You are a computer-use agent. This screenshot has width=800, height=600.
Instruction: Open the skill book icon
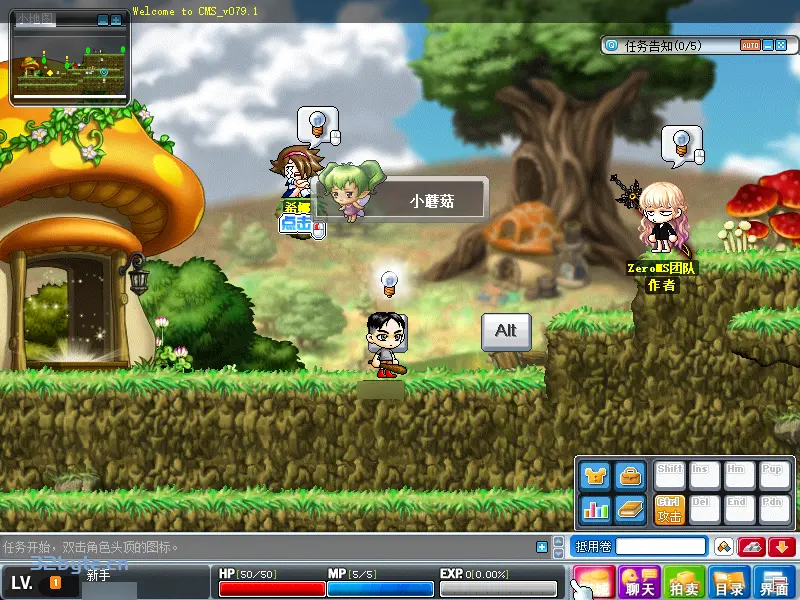630,509
